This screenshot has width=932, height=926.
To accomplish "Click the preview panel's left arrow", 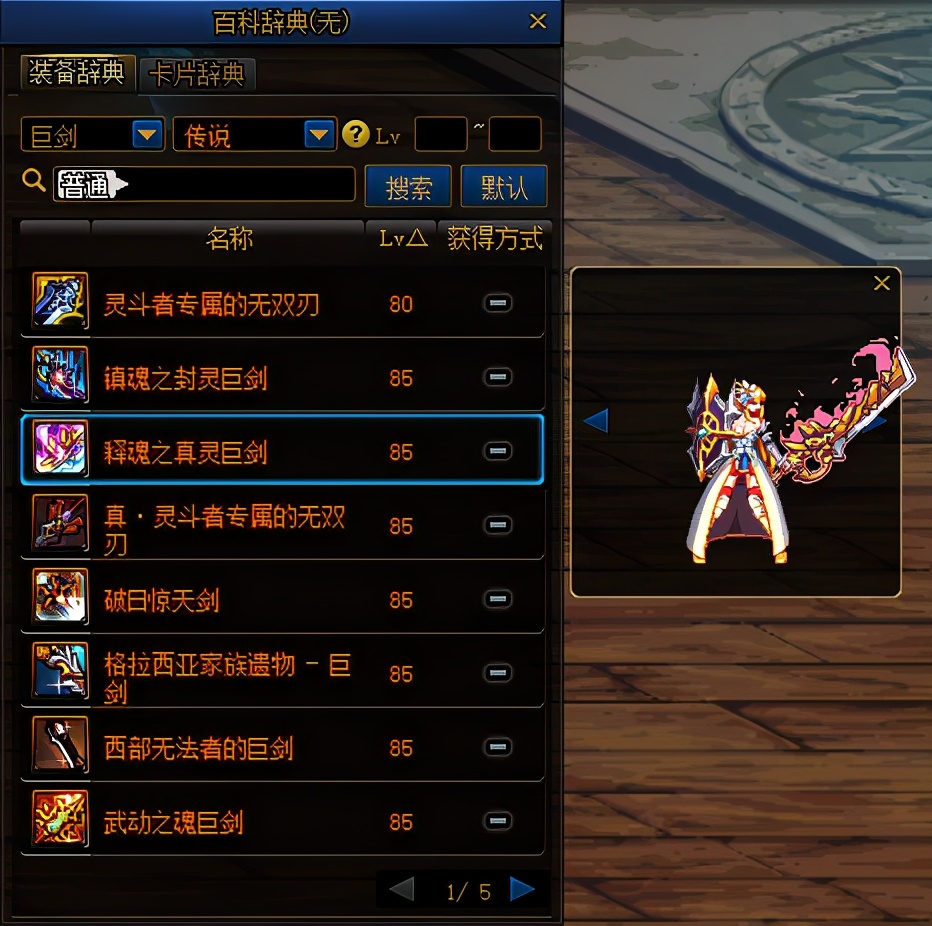I will coord(596,420).
